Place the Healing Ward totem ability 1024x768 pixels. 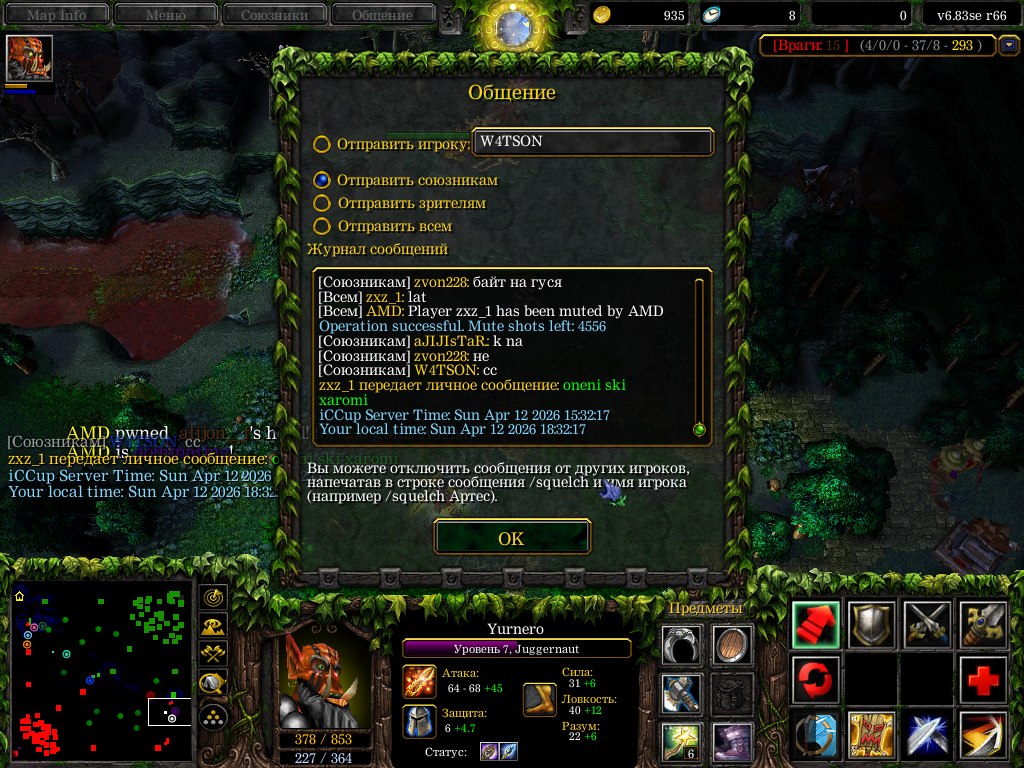click(871, 735)
